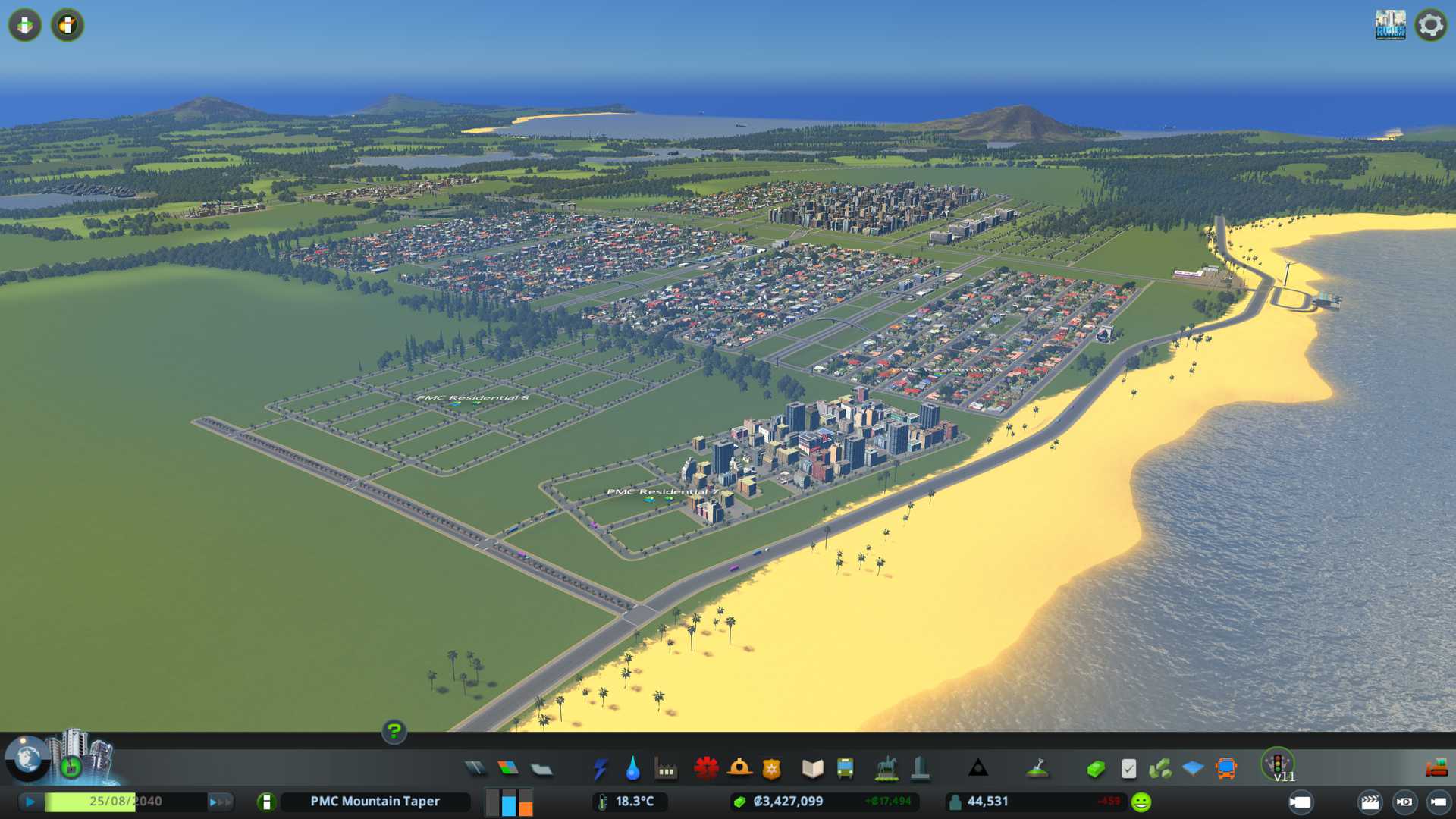Open the green question mark advisor
This screenshot has width=1456, height=819.
tap(394, 731)
